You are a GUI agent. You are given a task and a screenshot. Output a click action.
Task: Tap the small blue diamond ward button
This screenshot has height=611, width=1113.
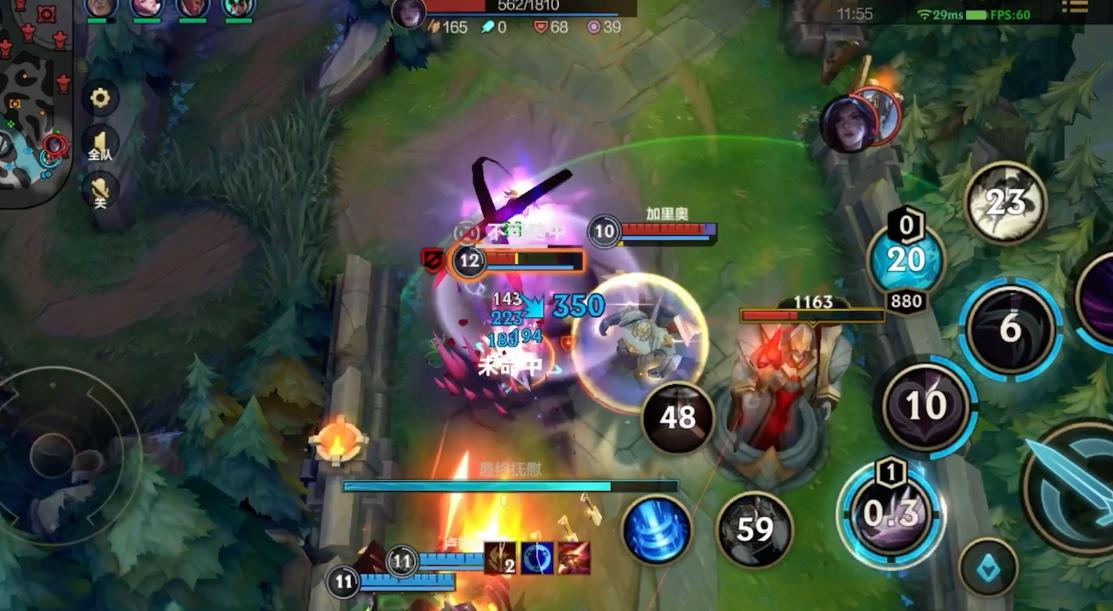pos(988,567)
